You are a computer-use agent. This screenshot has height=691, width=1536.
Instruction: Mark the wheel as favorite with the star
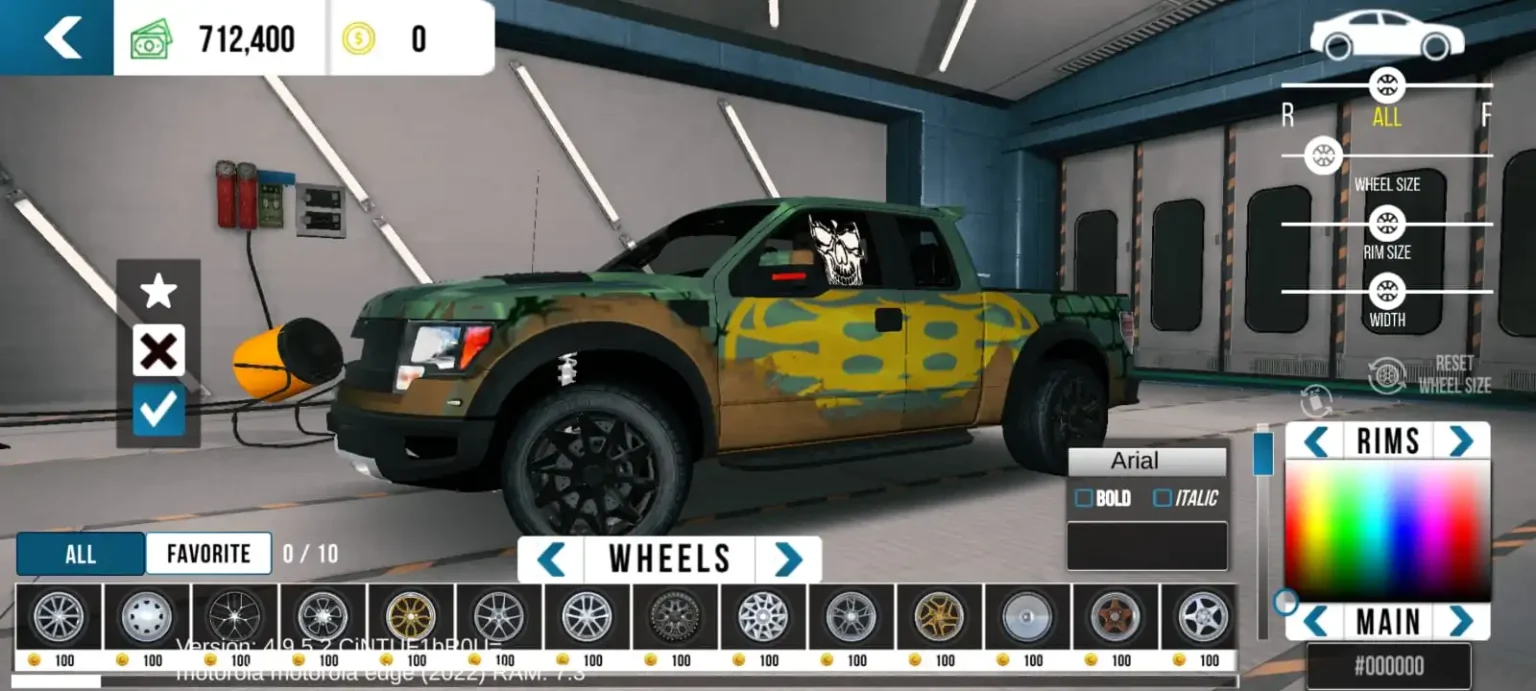click(x=158, y=292)
